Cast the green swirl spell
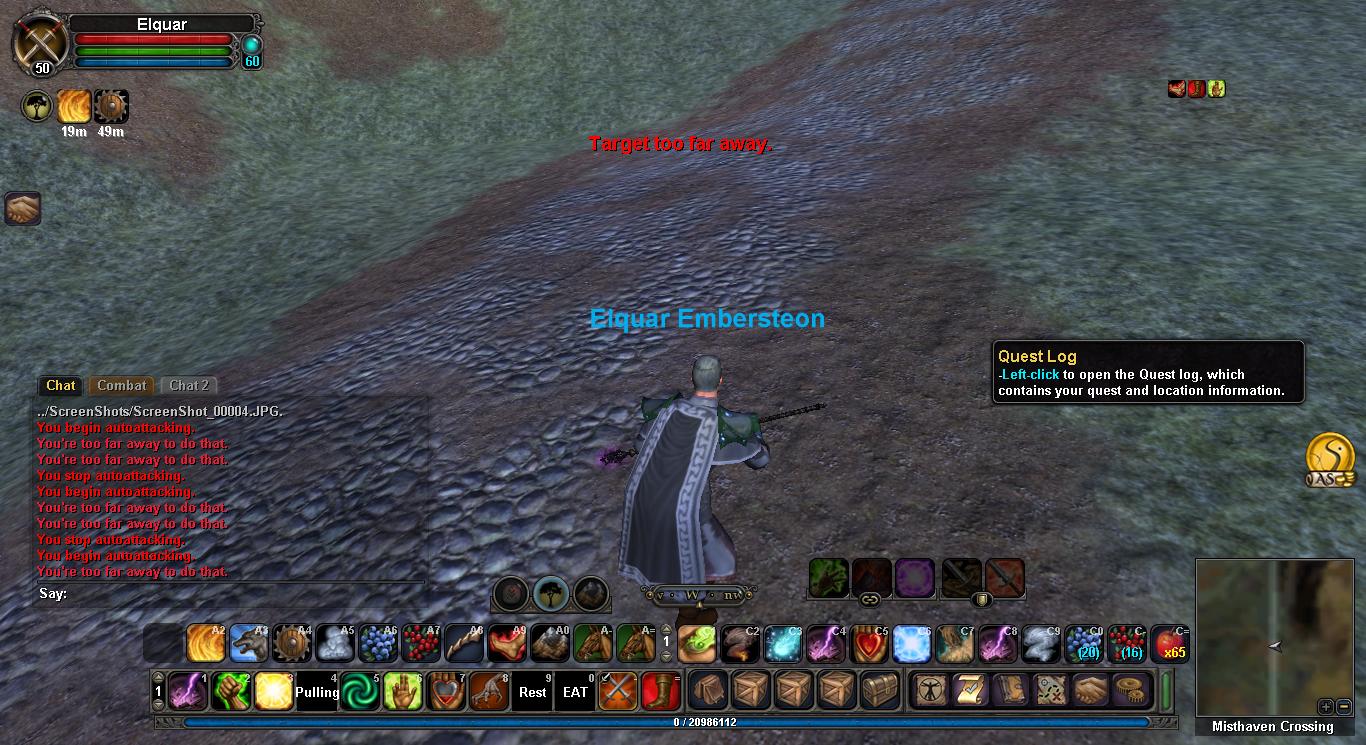The image size is (1366, 745). point(359,691)
